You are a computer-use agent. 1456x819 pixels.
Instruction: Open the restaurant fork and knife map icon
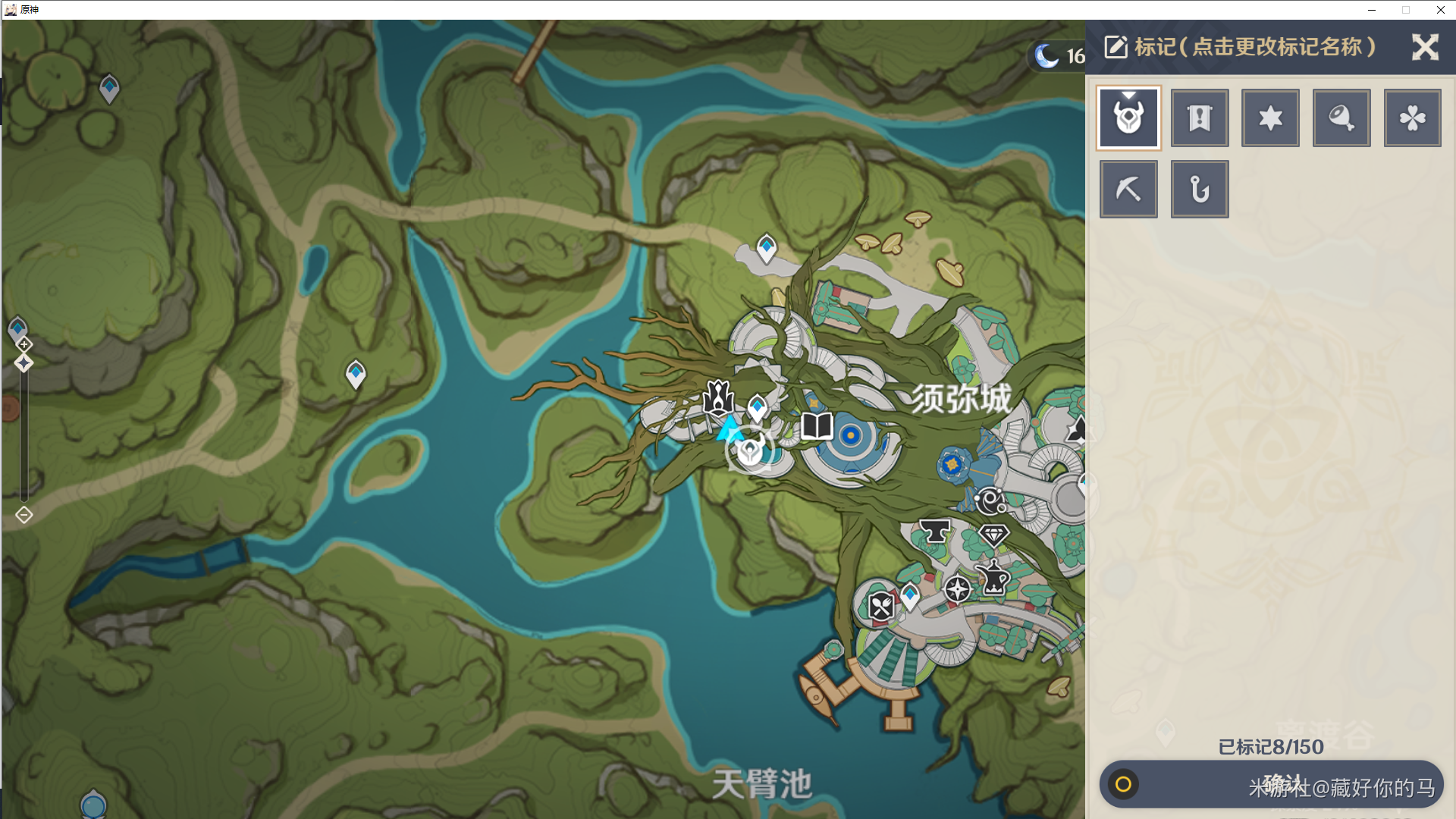click(880, 607)
